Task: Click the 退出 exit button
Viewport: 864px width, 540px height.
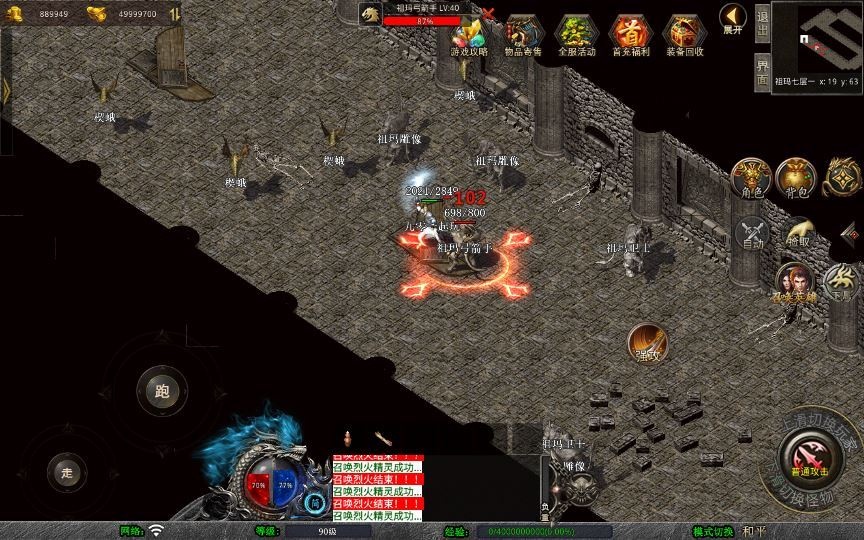Action: (762, 21)
